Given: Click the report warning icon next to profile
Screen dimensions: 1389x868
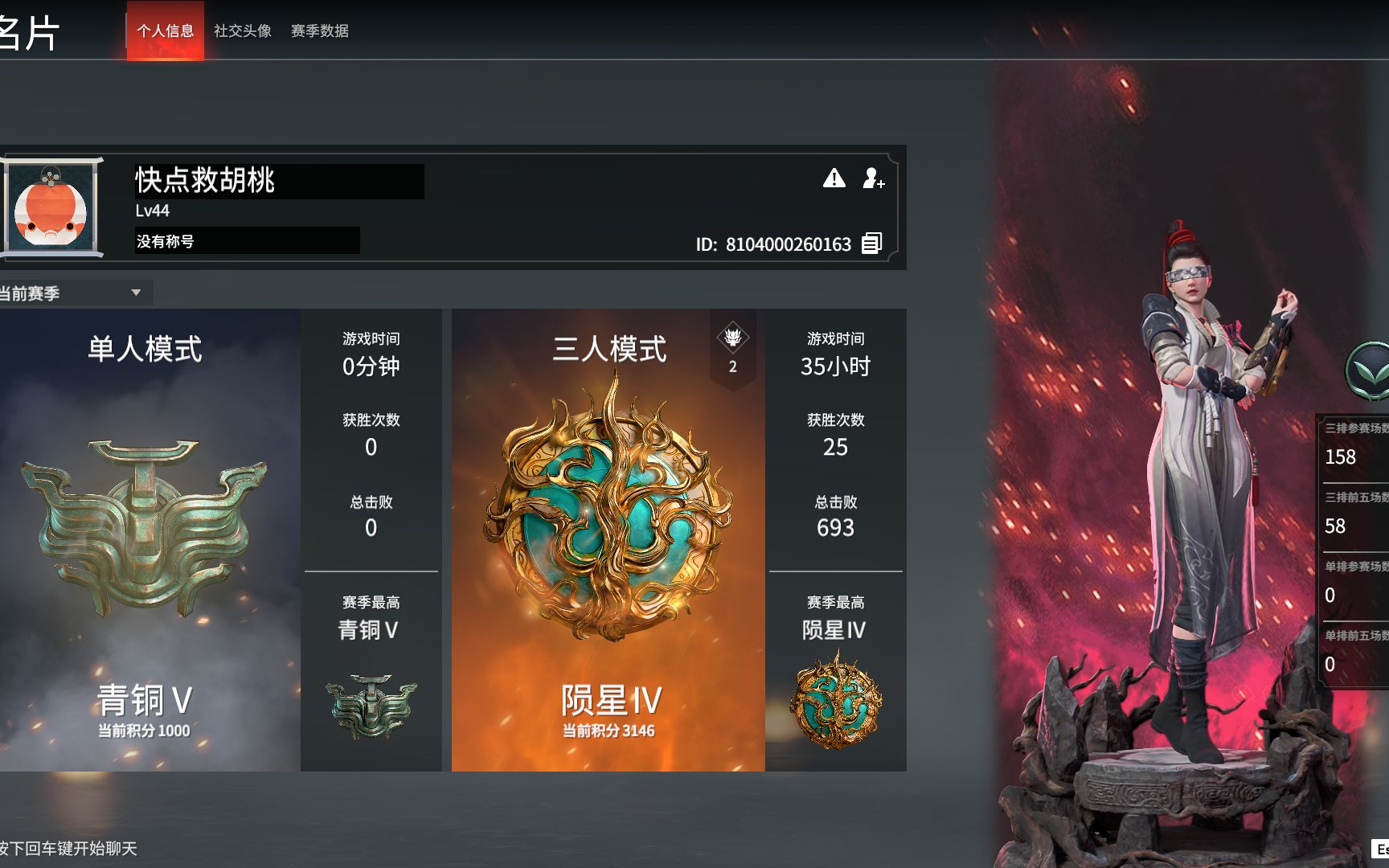Looking at the screenshot, I should click(834, 180).
